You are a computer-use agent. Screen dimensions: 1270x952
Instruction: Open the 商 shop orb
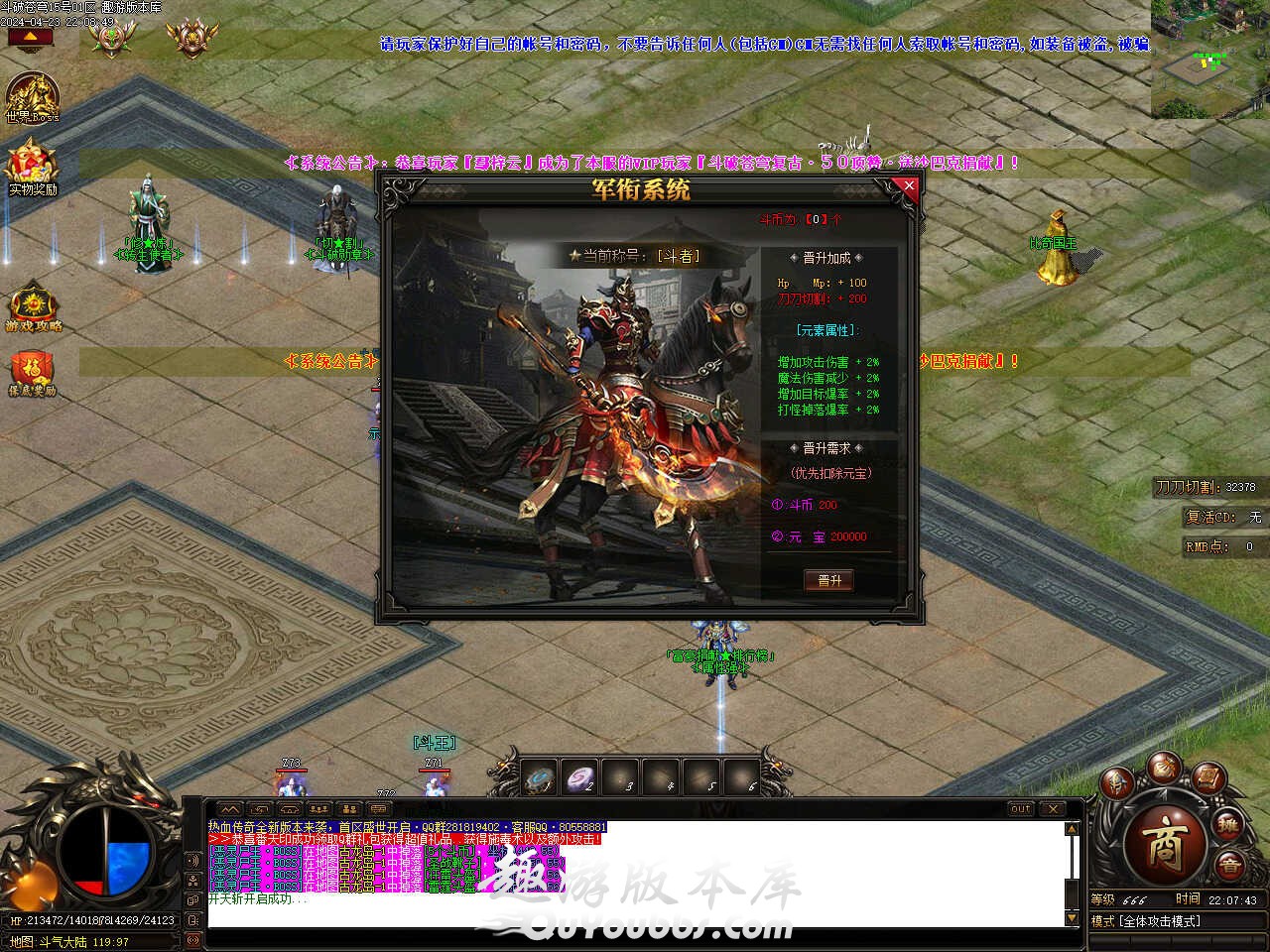[1164, 841]
